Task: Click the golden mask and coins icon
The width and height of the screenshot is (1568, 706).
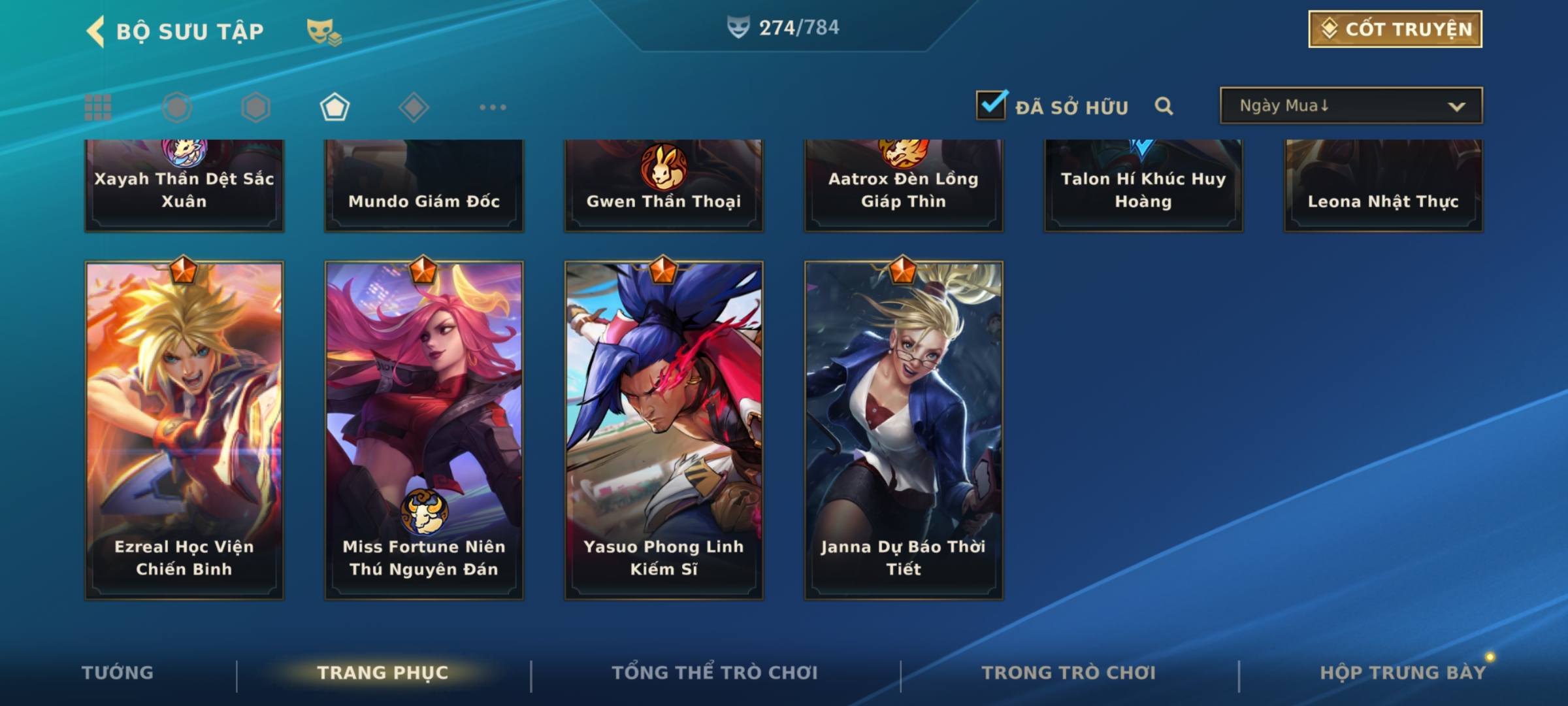Action: click(x=323, y=31)
